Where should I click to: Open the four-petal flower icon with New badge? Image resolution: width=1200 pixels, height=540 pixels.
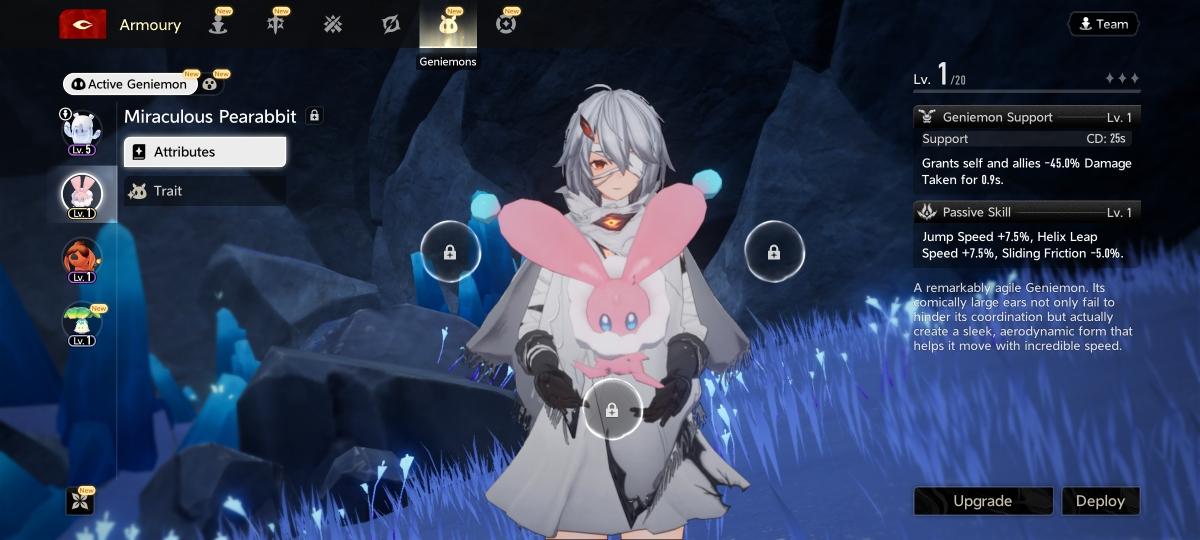tap(80, 501)
